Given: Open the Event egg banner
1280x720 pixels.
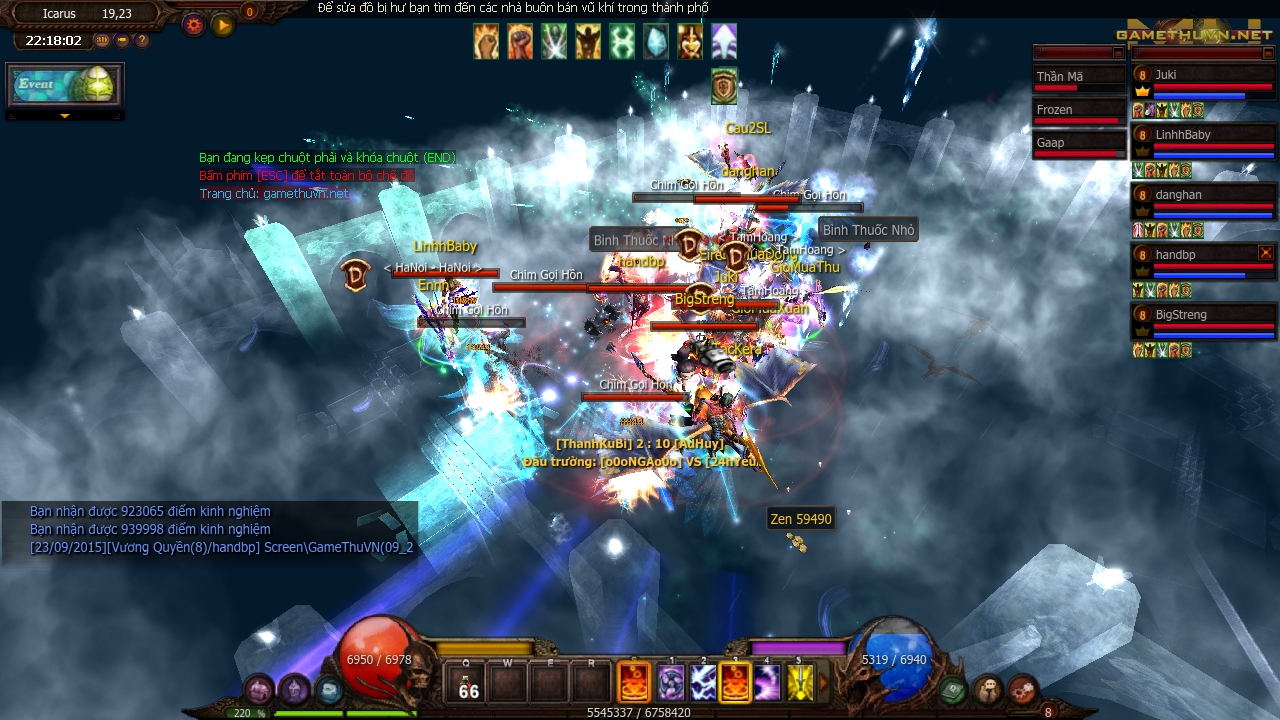Looking at the screenshot, I should pyautogui.click(x=64, y=86).
